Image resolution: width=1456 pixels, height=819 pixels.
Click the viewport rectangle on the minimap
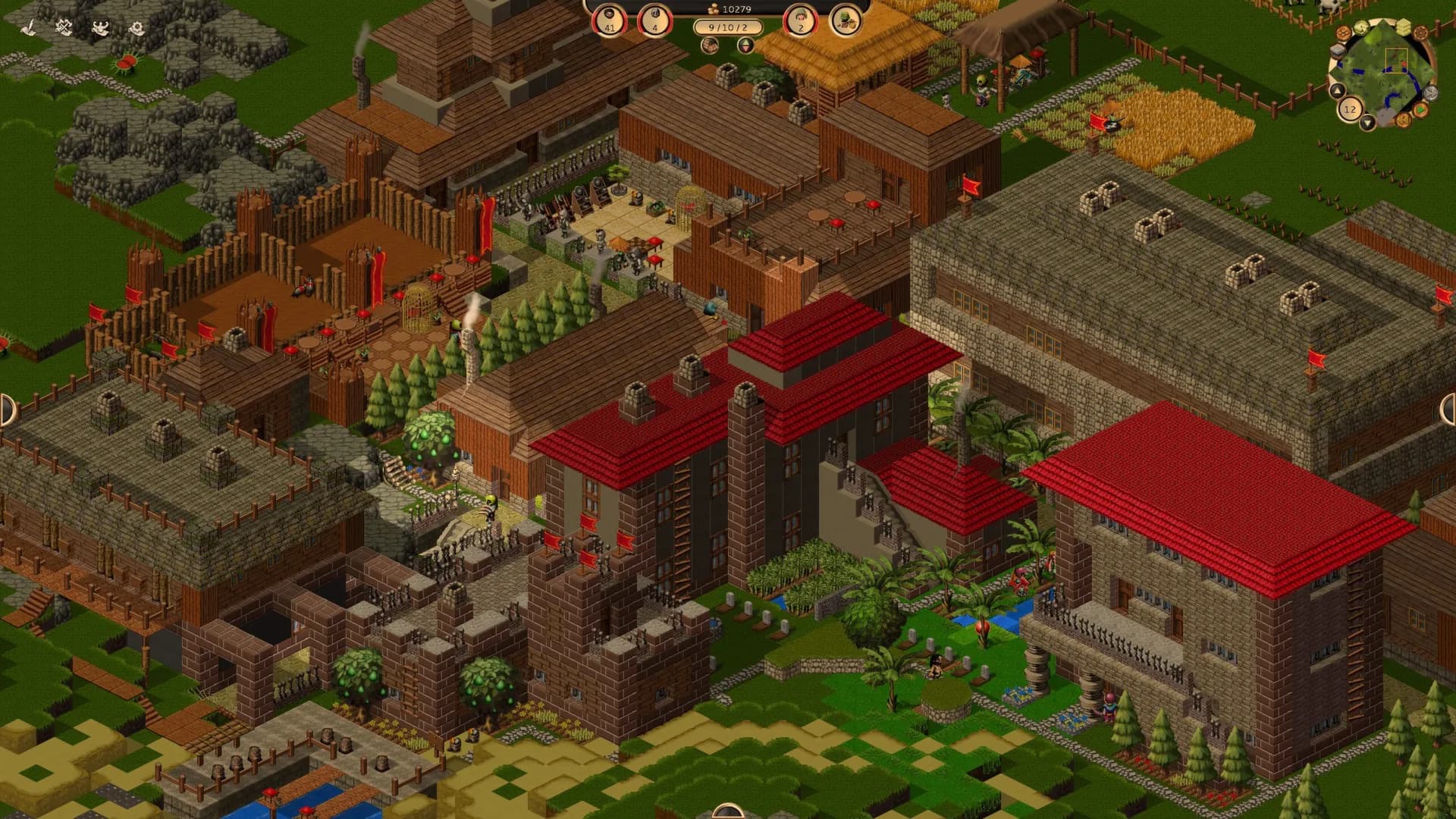click(x=1396, y=61)
